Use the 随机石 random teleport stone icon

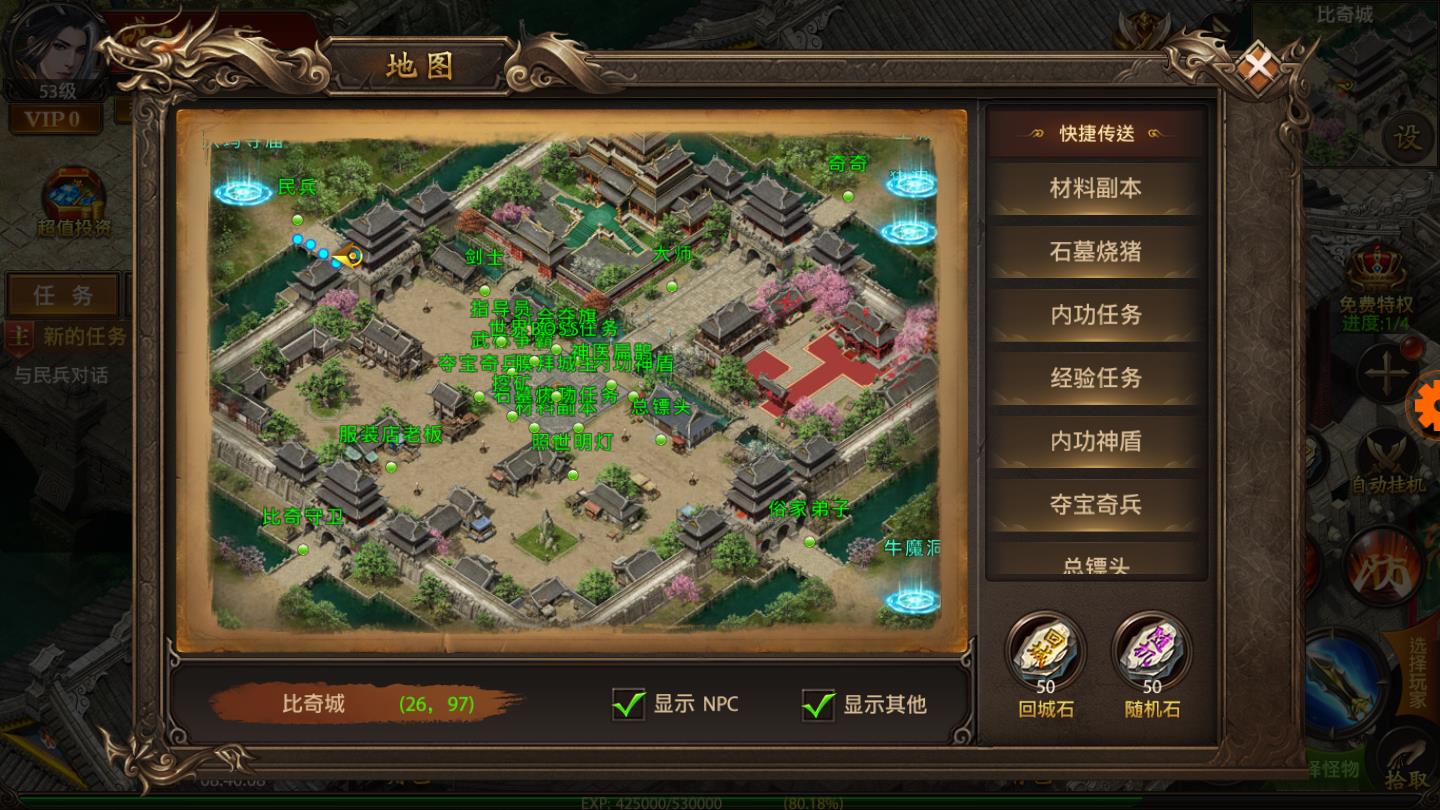click(1150, 652)
